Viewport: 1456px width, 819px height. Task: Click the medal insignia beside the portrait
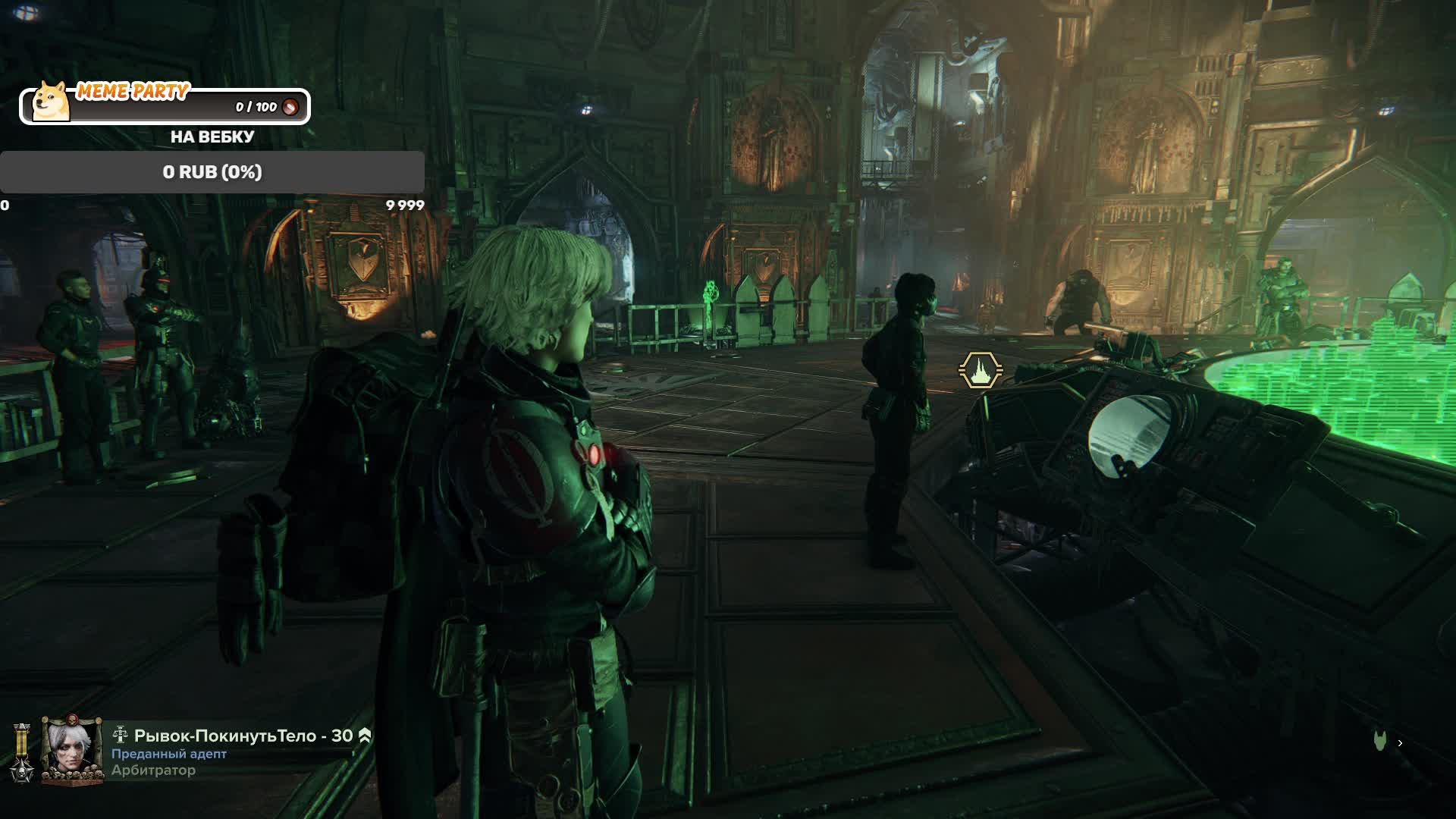pyautogui.click(x=22, y=752)
